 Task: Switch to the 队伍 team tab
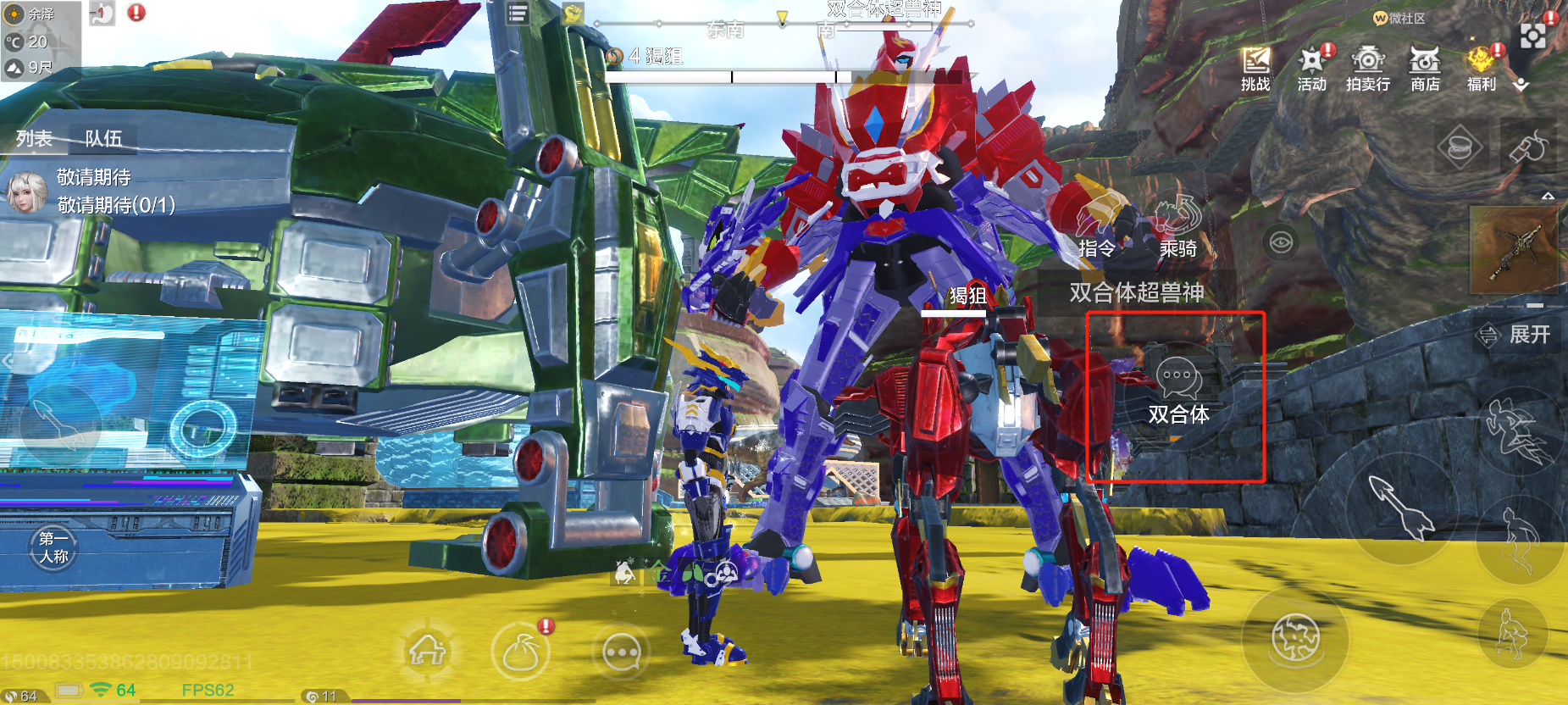103,138
